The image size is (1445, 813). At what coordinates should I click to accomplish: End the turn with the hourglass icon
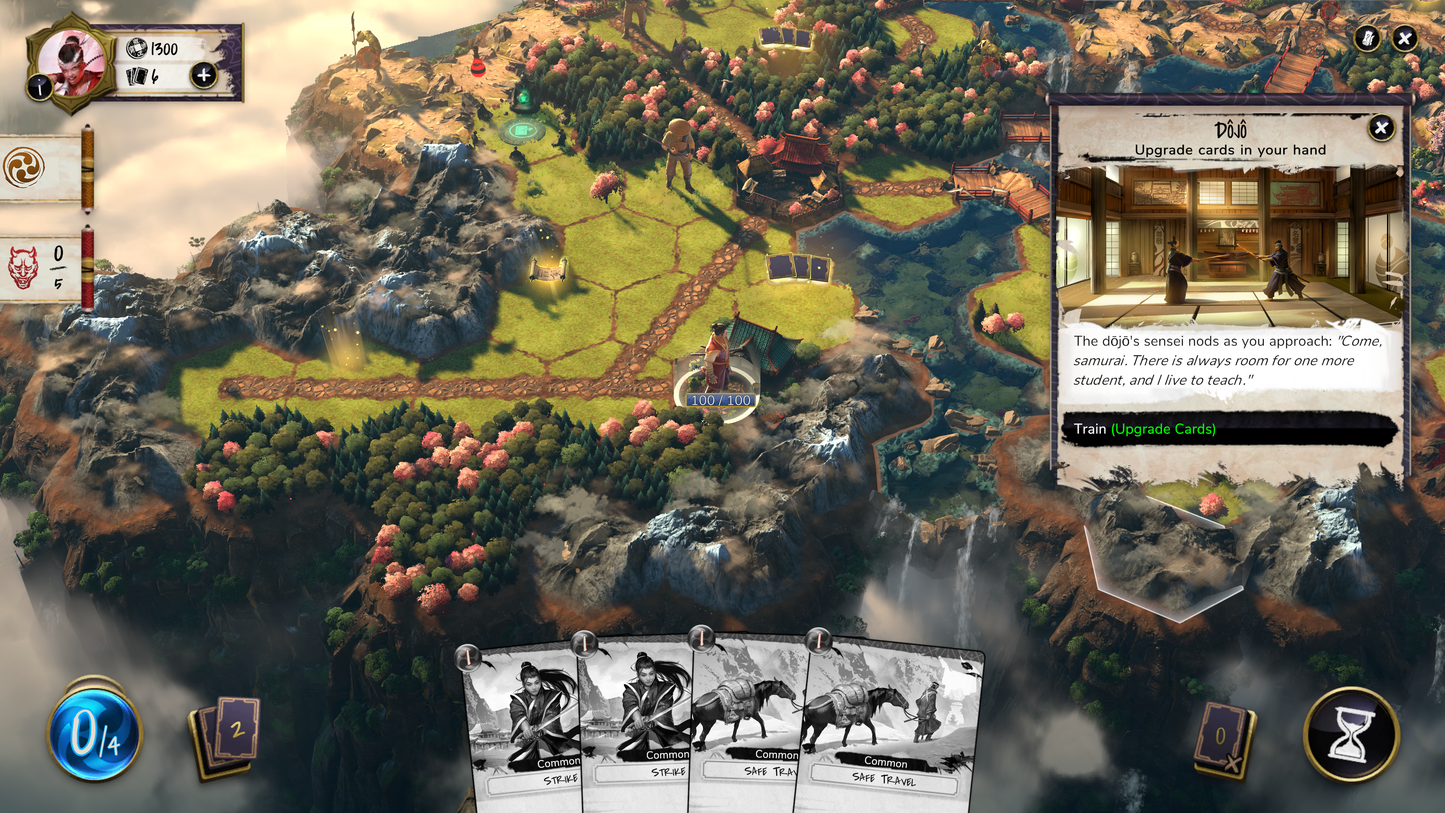(1352, 735)
